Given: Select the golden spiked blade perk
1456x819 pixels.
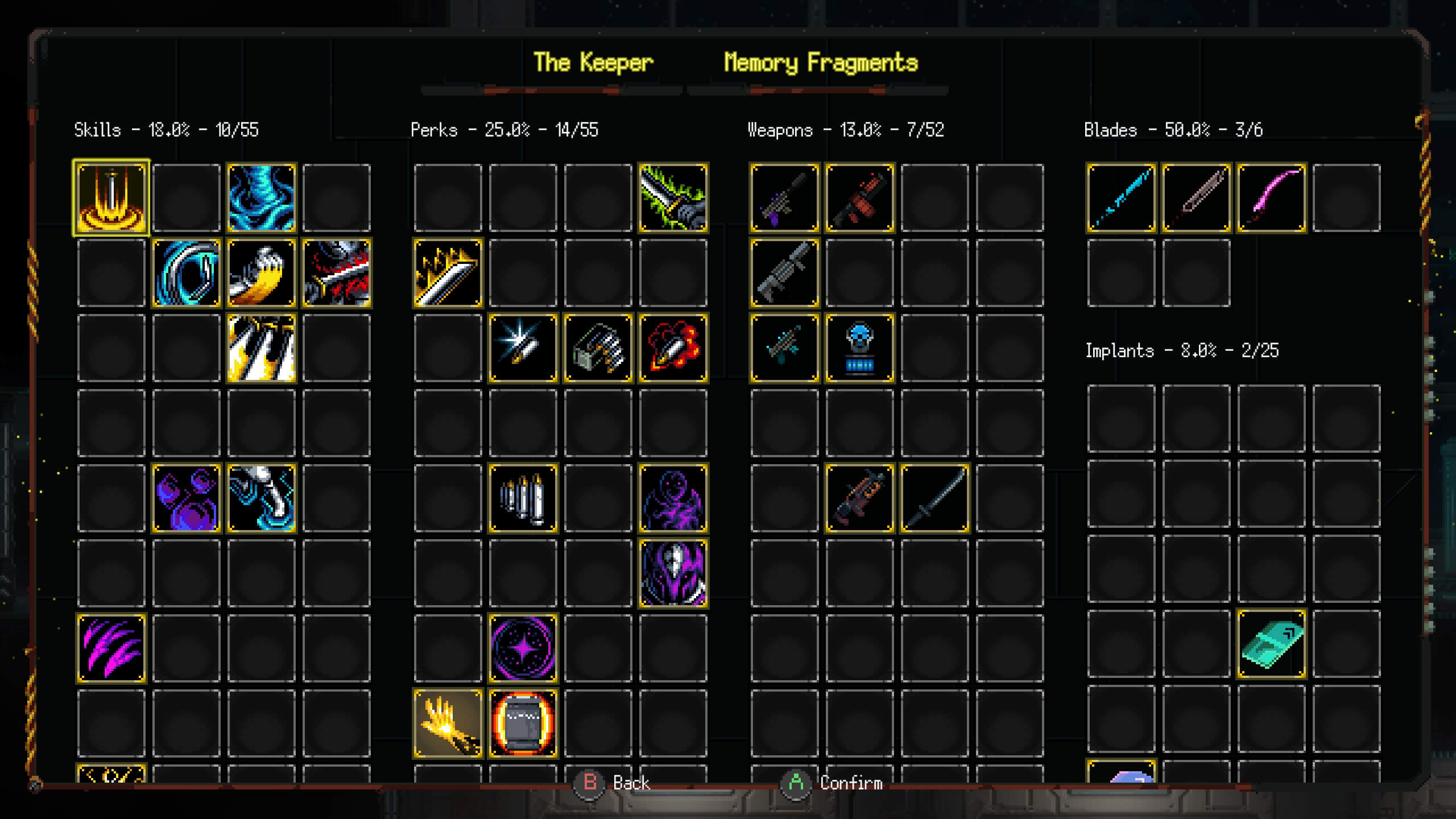Looking at the screenshot, I should pos(448,273).
